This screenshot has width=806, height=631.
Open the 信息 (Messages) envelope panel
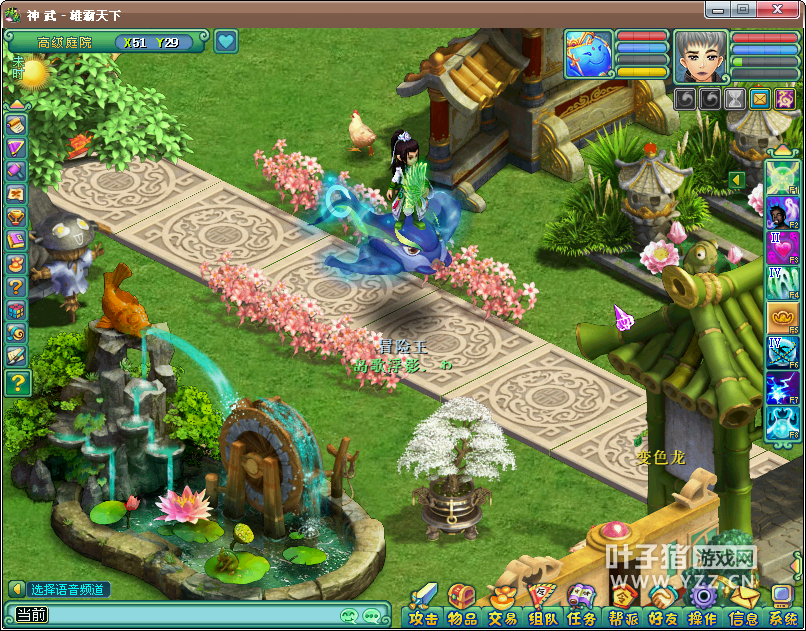tap(743, 605)
